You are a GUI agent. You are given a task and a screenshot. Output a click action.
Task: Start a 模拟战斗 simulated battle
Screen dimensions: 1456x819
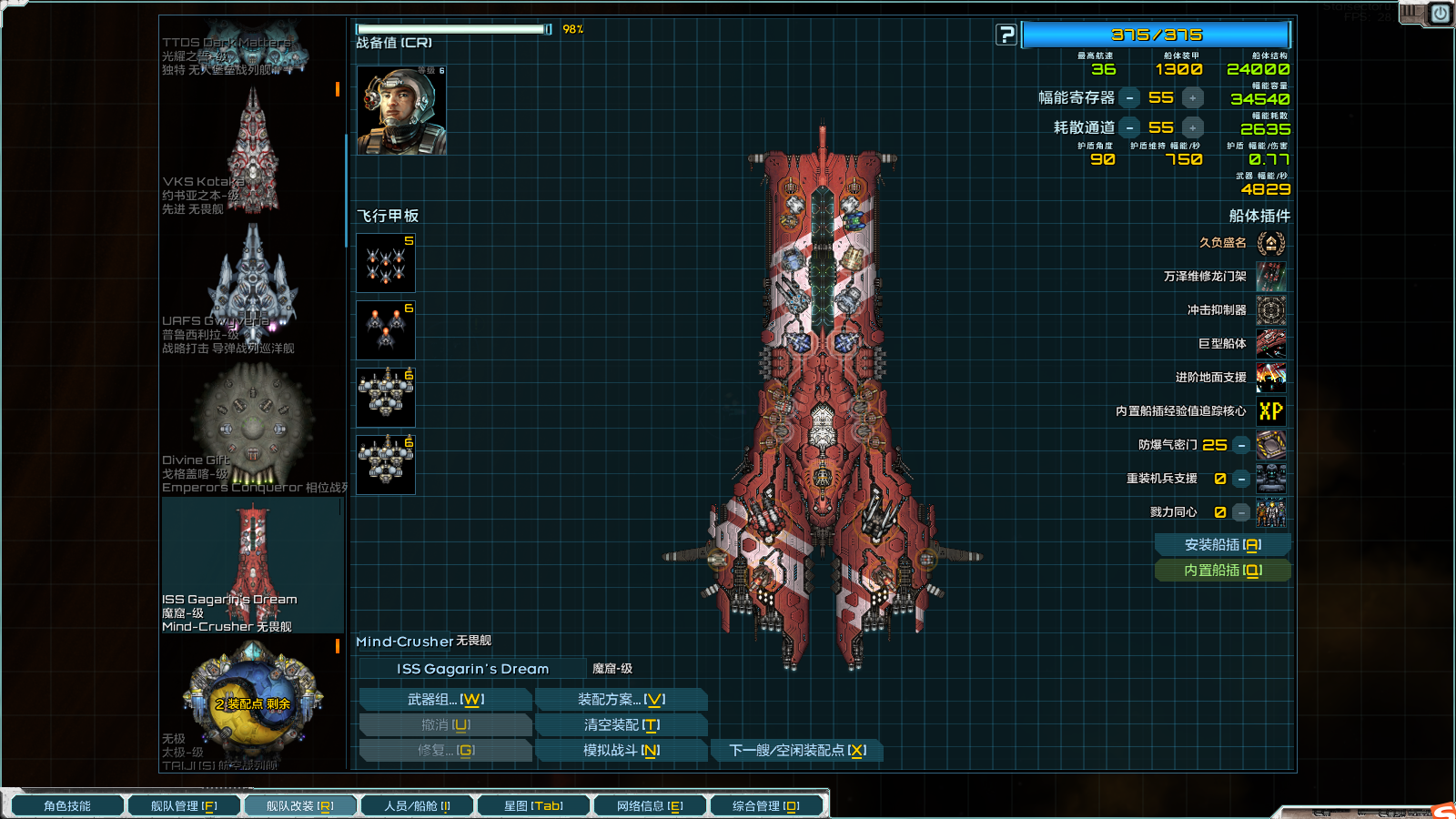click(x=622, y=751)
